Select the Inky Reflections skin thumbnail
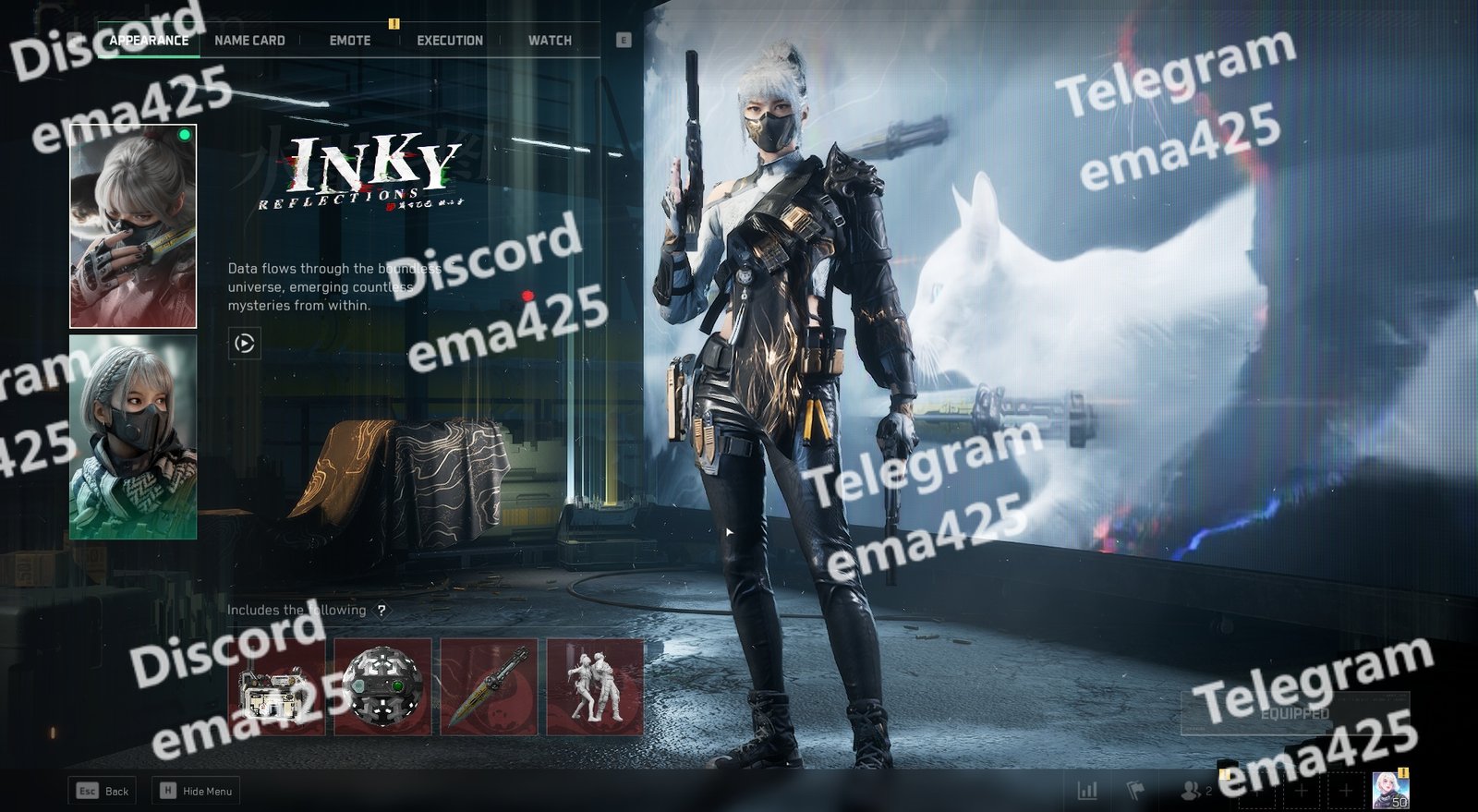This screenshot has height=812, width=1478. [133, 226]
